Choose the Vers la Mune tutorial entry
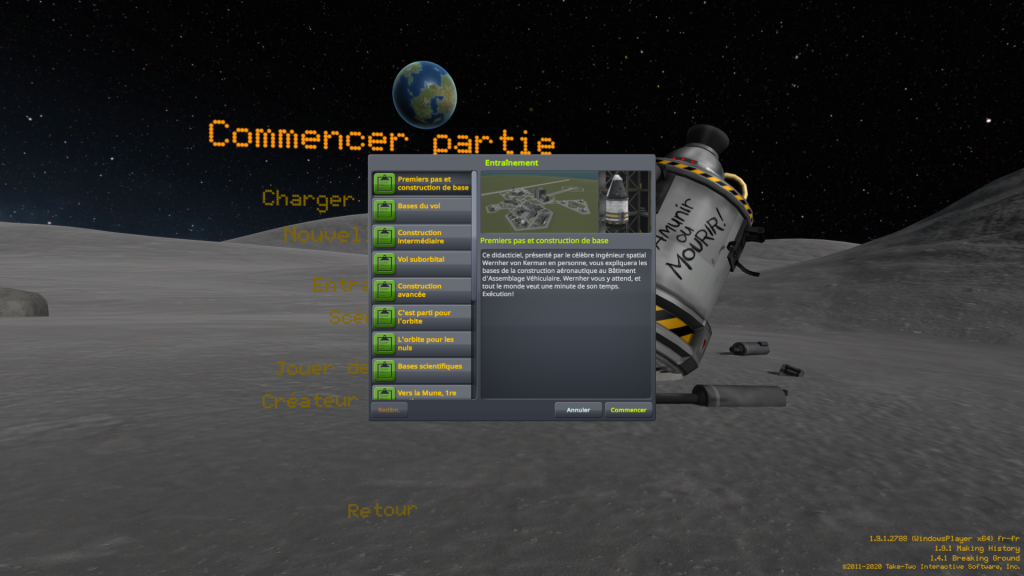This screenshot has height=576, width=1024. [423, 393]
